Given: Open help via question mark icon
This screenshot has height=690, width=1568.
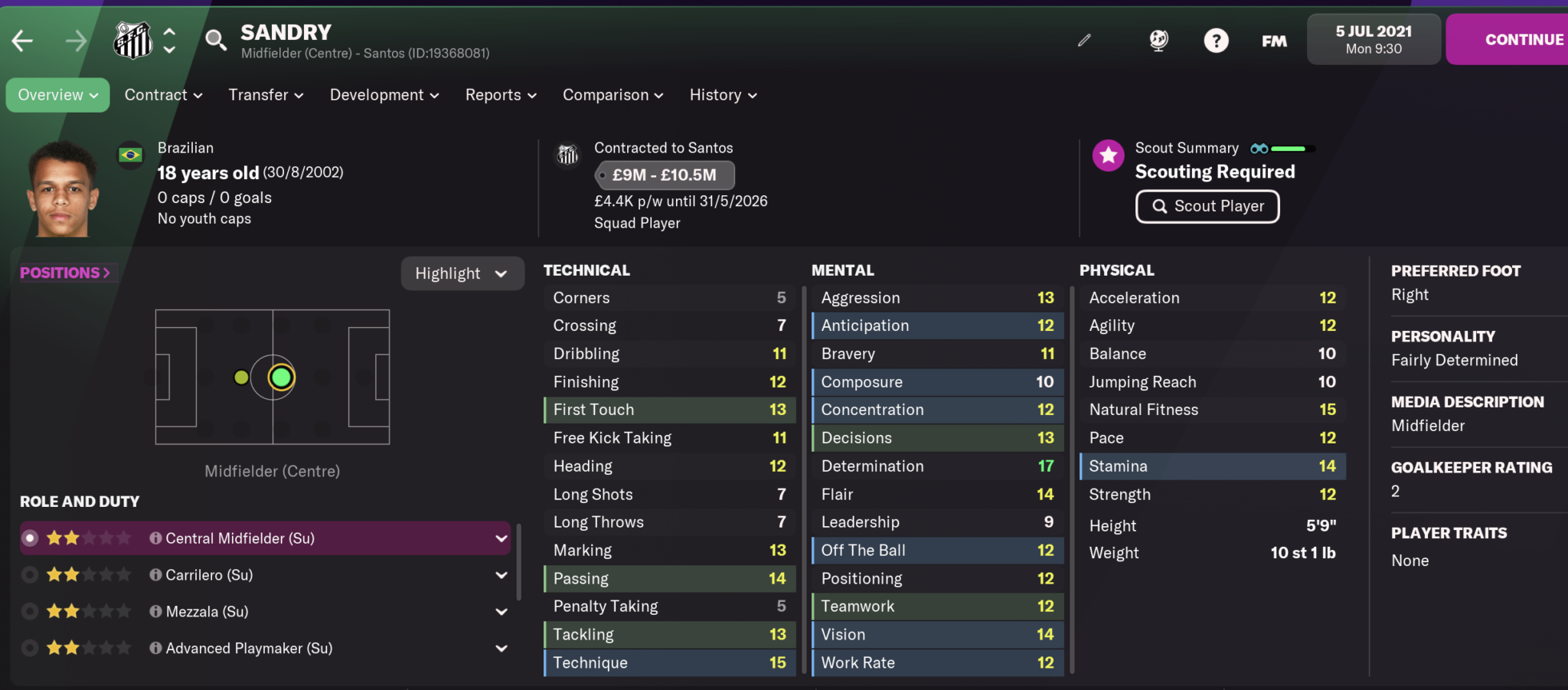Looking at the screenshot, I should coord(1217,40).
